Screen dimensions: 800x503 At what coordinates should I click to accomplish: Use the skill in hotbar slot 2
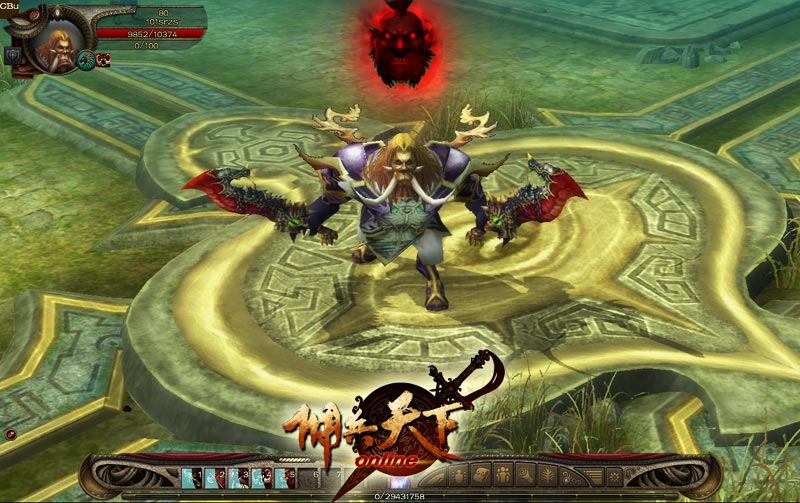pos(214,477)
